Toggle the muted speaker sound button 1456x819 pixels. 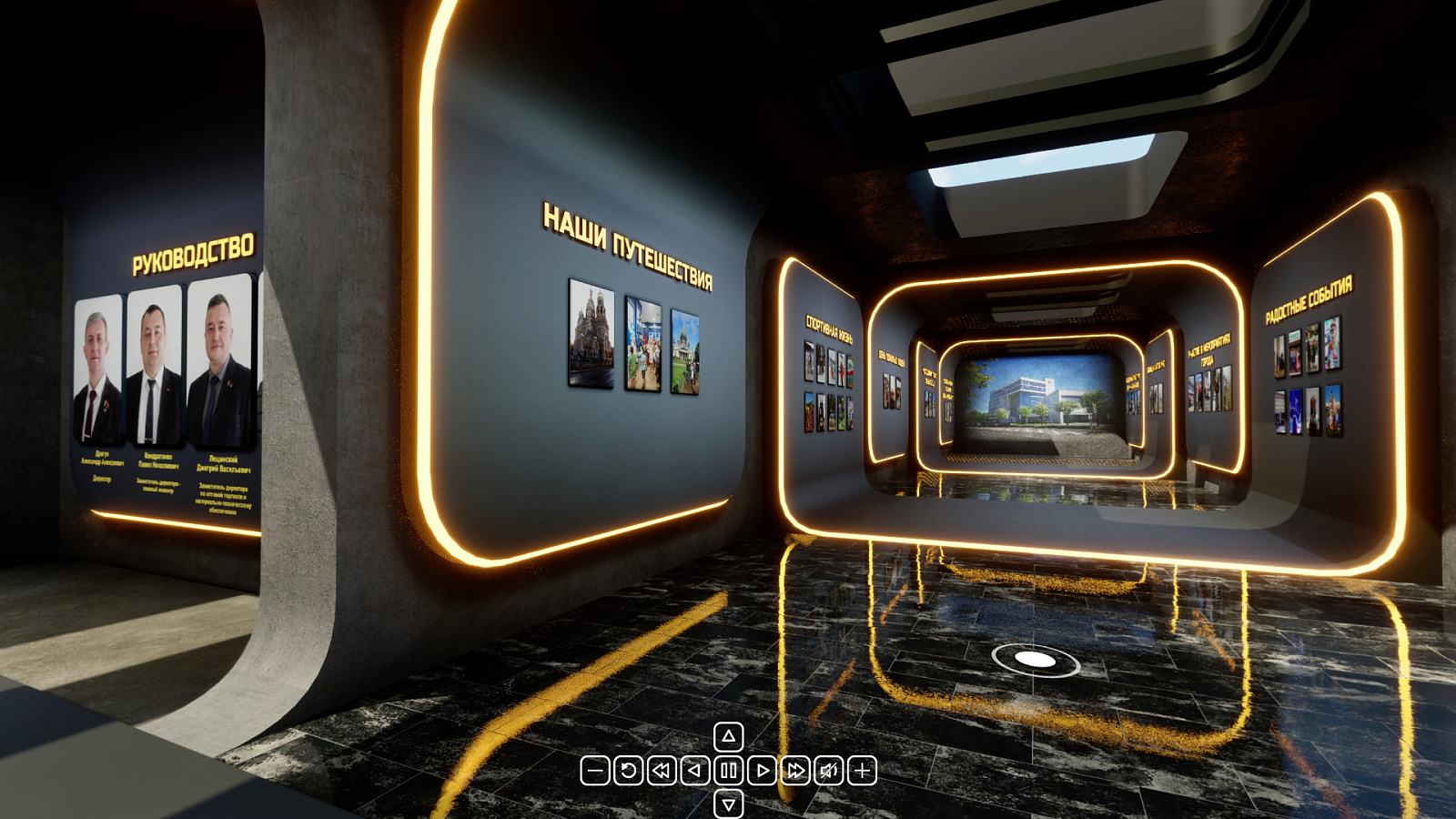(828, 771)
